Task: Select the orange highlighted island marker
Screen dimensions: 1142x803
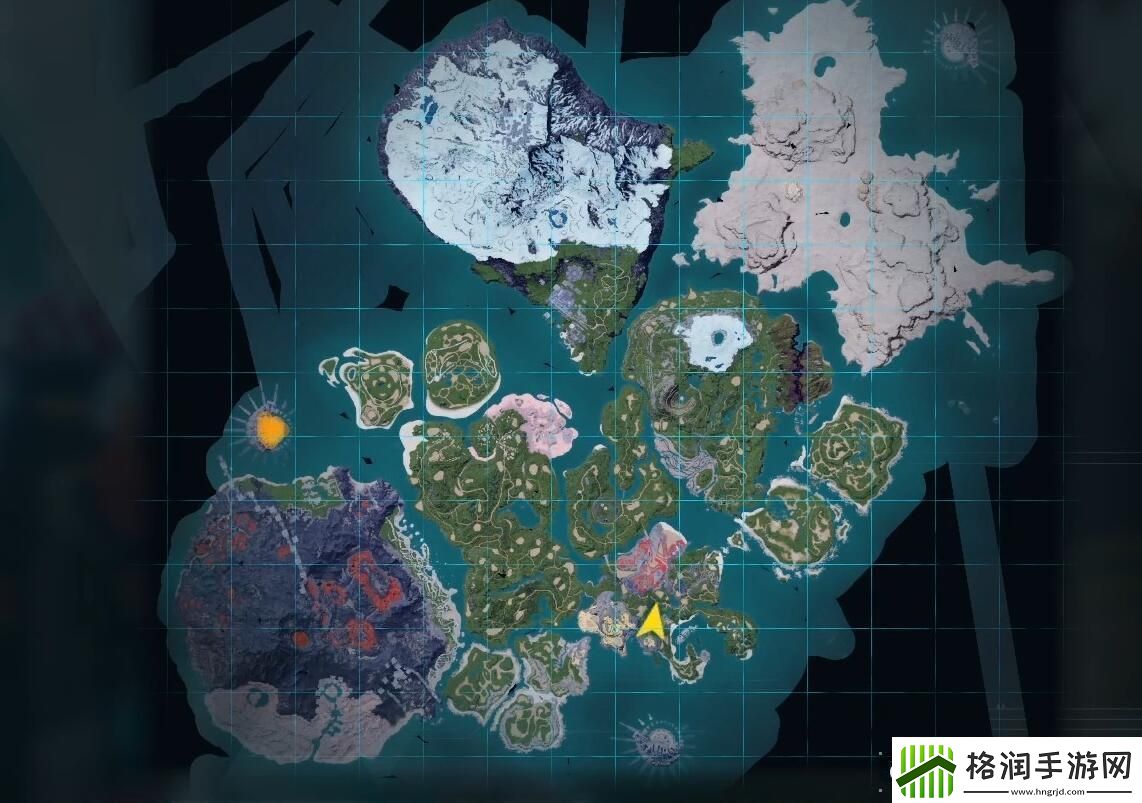Action: click(271, 429)
